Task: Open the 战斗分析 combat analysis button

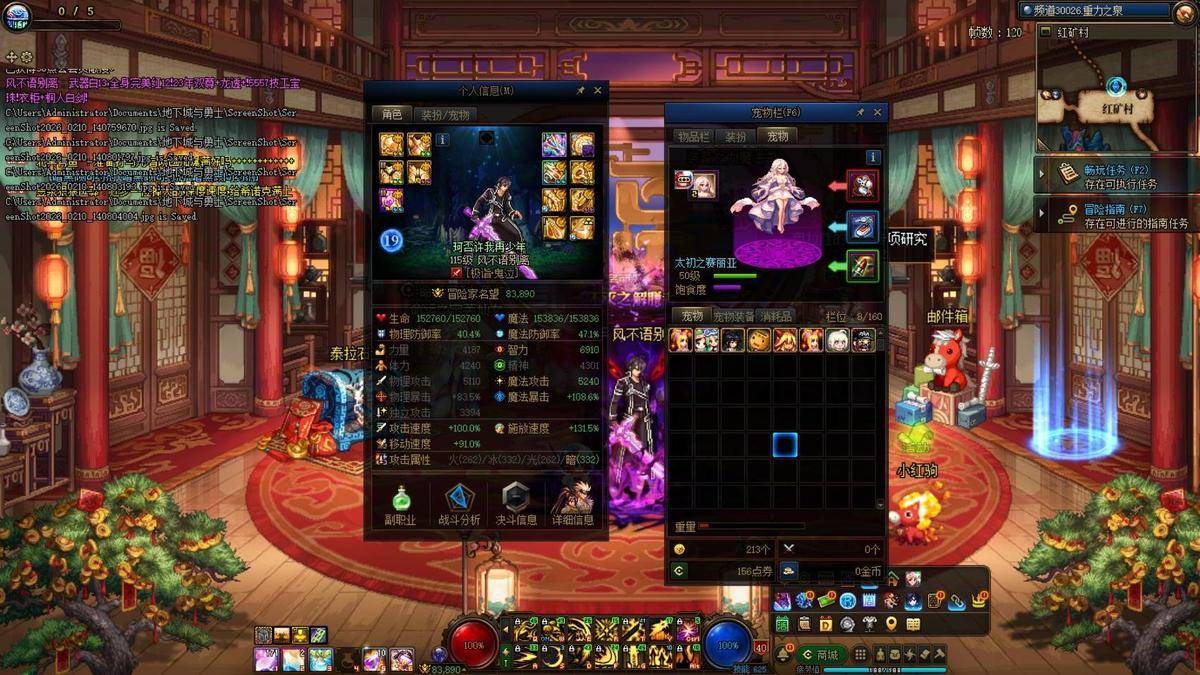Action: [x=459, y=506]
